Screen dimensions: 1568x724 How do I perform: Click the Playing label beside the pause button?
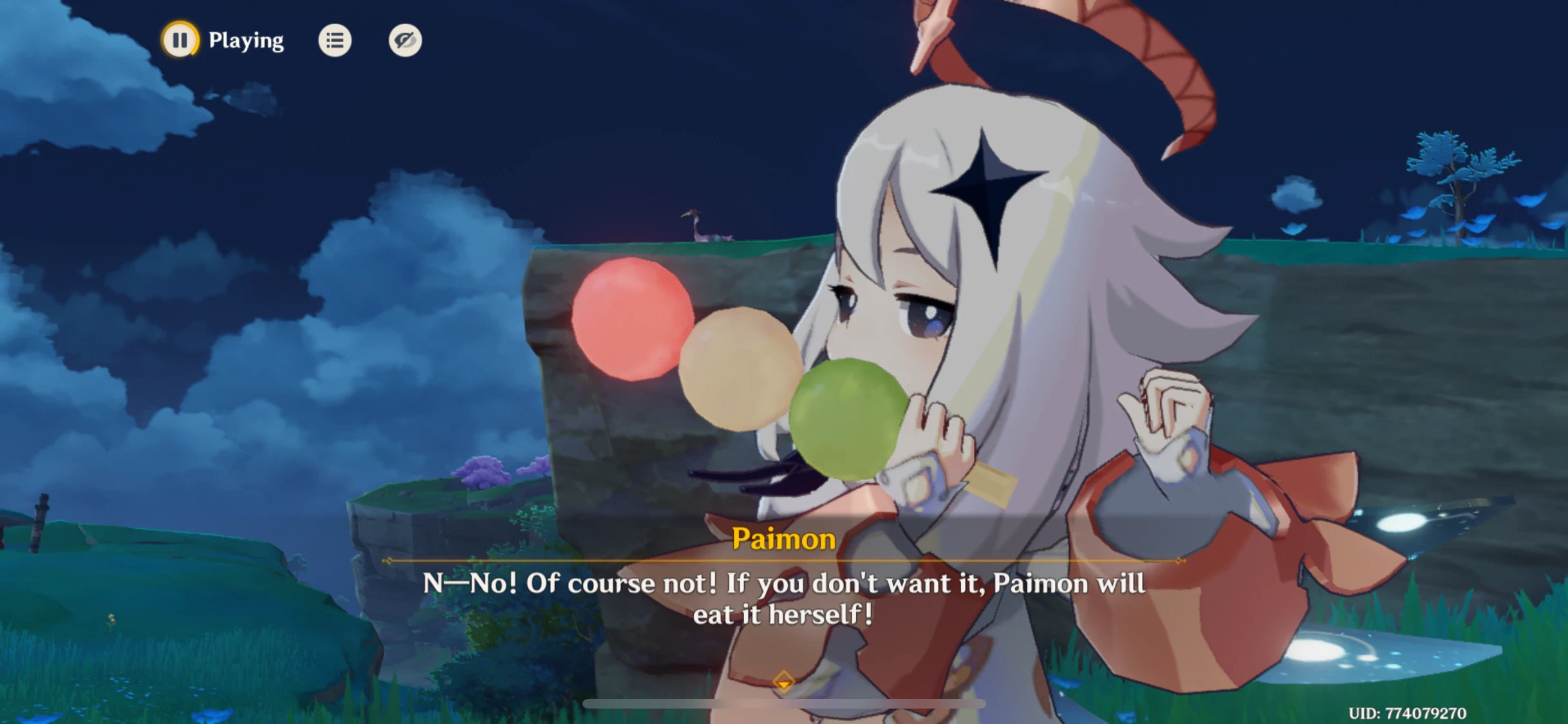tap(245, 40)
